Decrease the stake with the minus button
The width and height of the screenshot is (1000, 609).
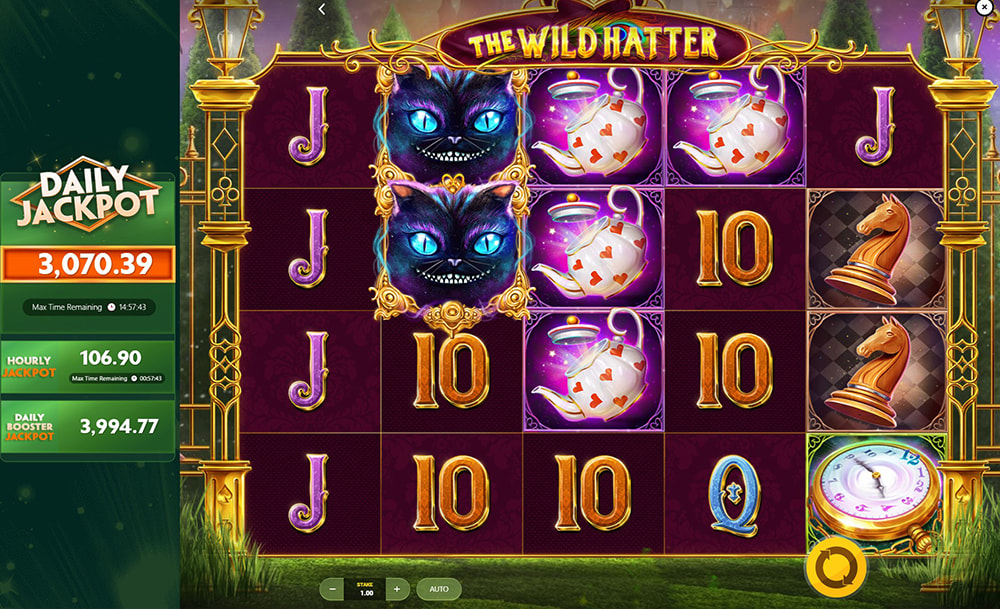pyautogui.click(x=332, y=589)
